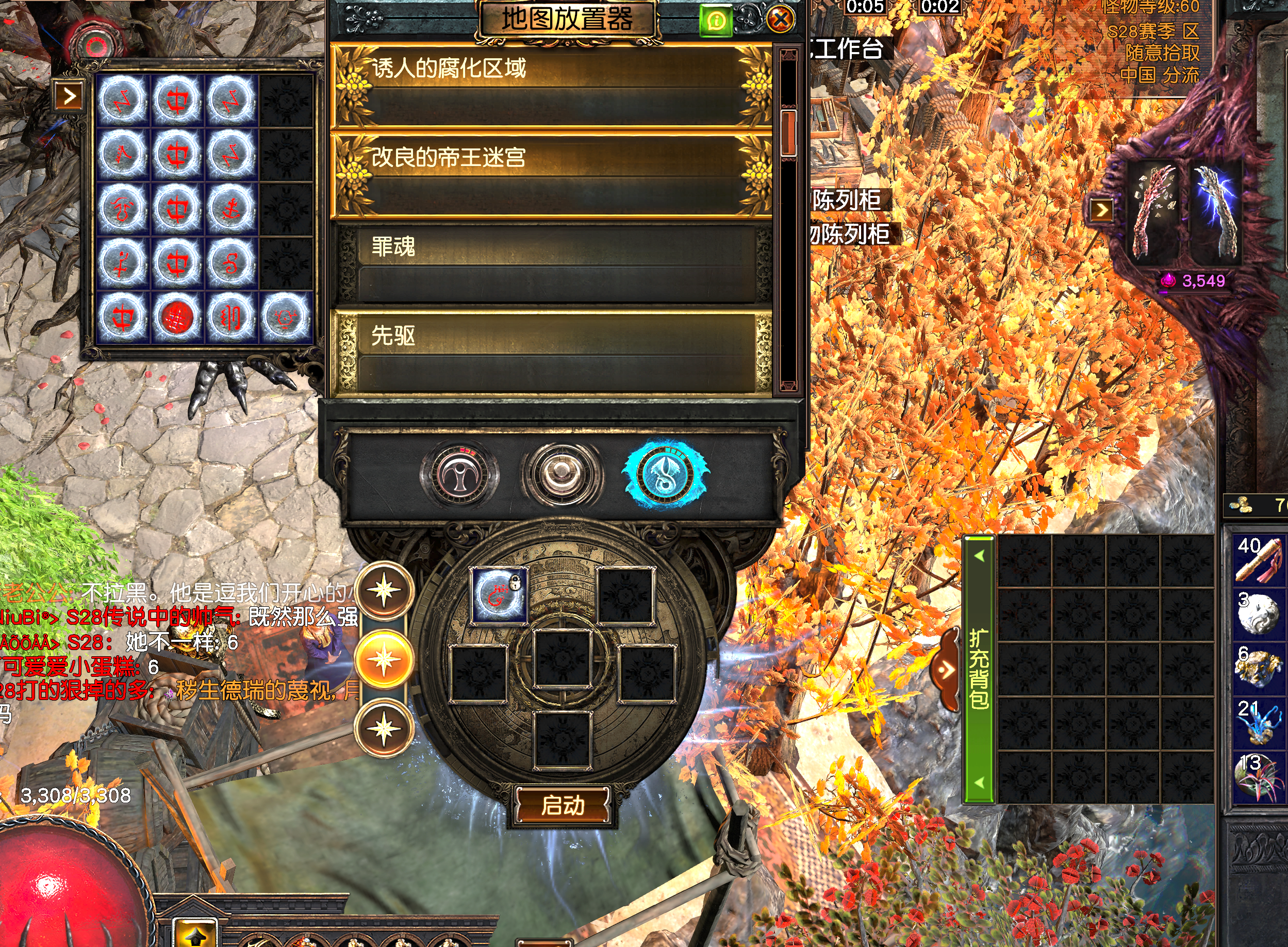
Task: Activate the map device with 启动
Action: (x=563, y=805)
